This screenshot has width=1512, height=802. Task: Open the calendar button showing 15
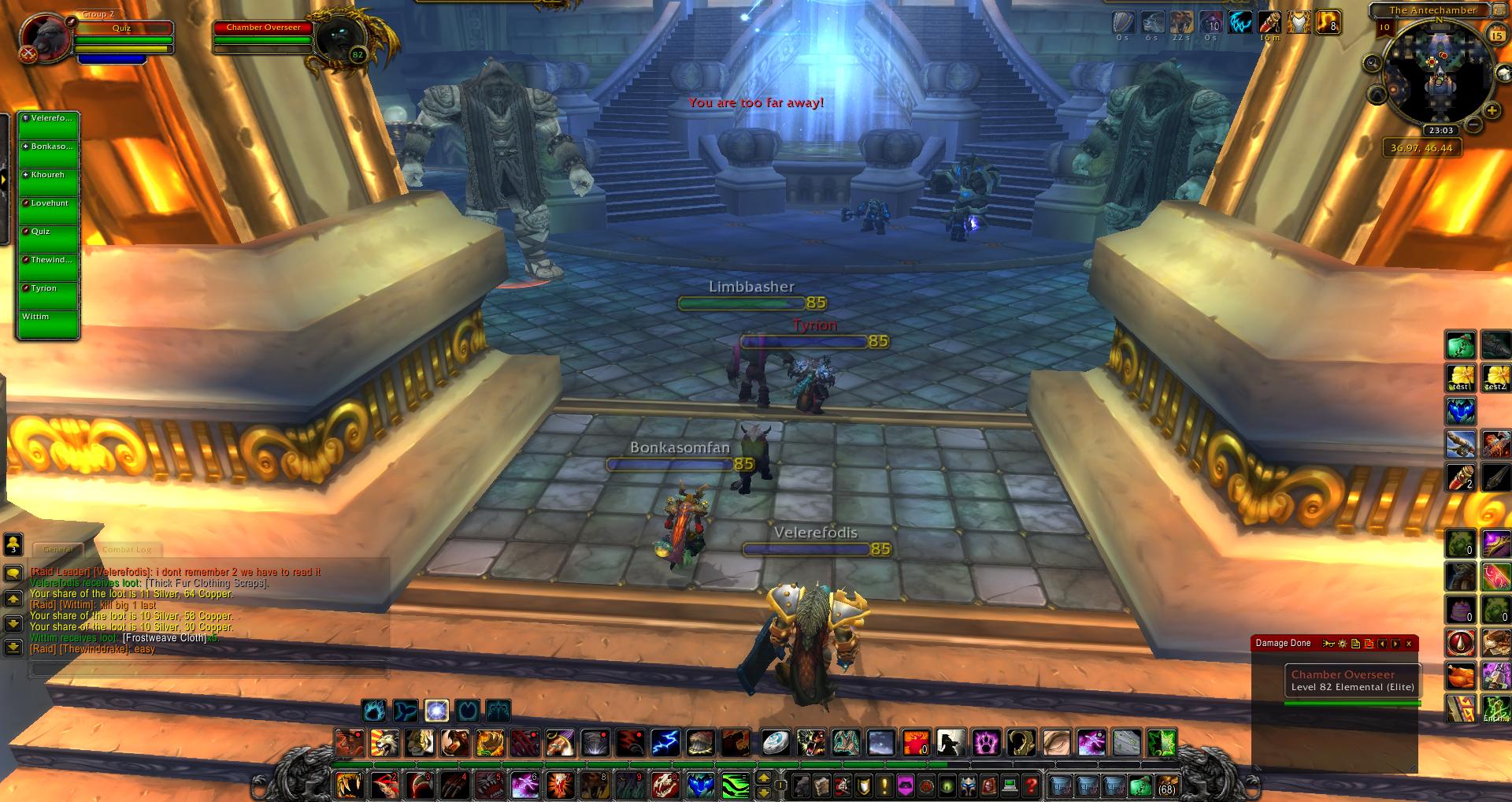(1496, 35)
